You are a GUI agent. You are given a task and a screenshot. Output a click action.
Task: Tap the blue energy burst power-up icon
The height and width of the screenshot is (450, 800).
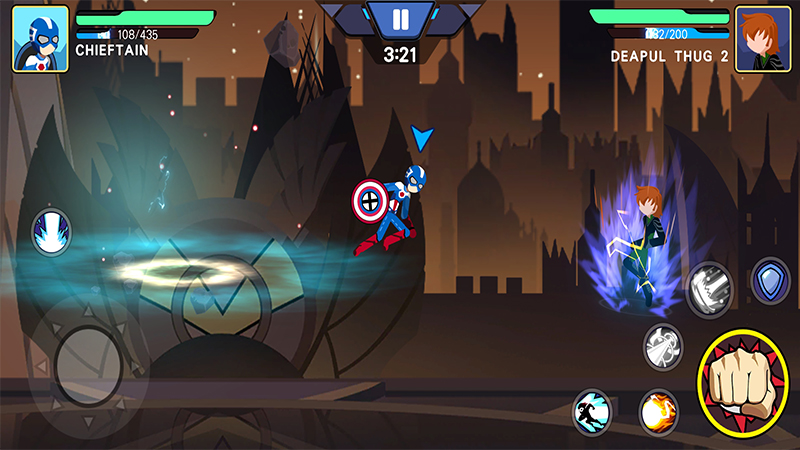pos(50,232)
